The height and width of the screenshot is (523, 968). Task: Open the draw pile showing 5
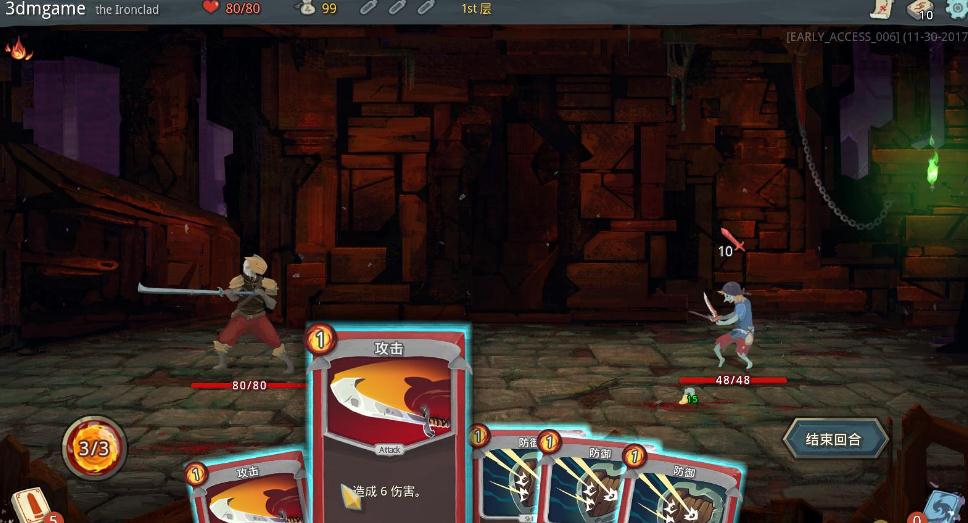tap(31, 505)
